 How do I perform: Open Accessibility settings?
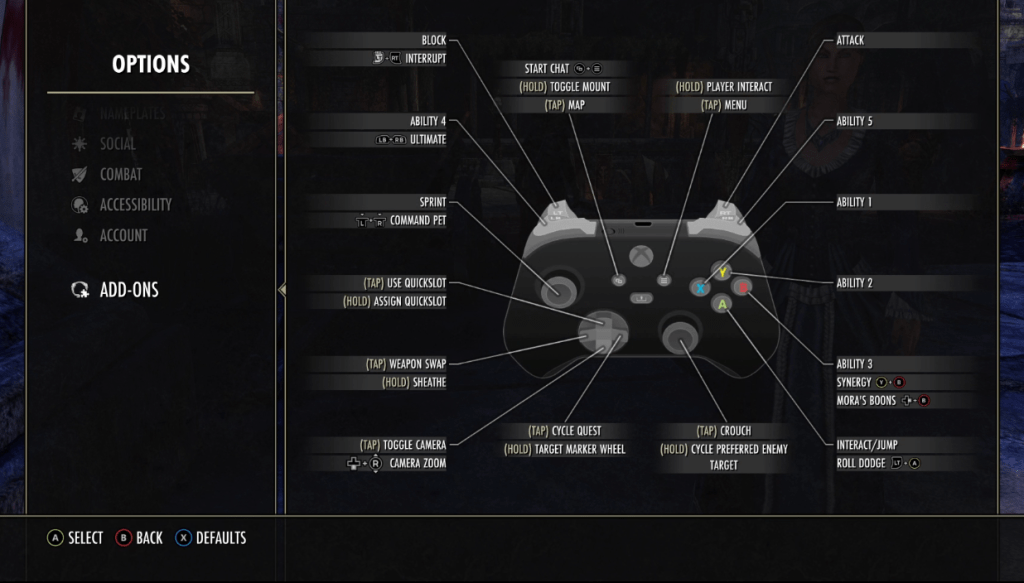(x=135, y=205)
